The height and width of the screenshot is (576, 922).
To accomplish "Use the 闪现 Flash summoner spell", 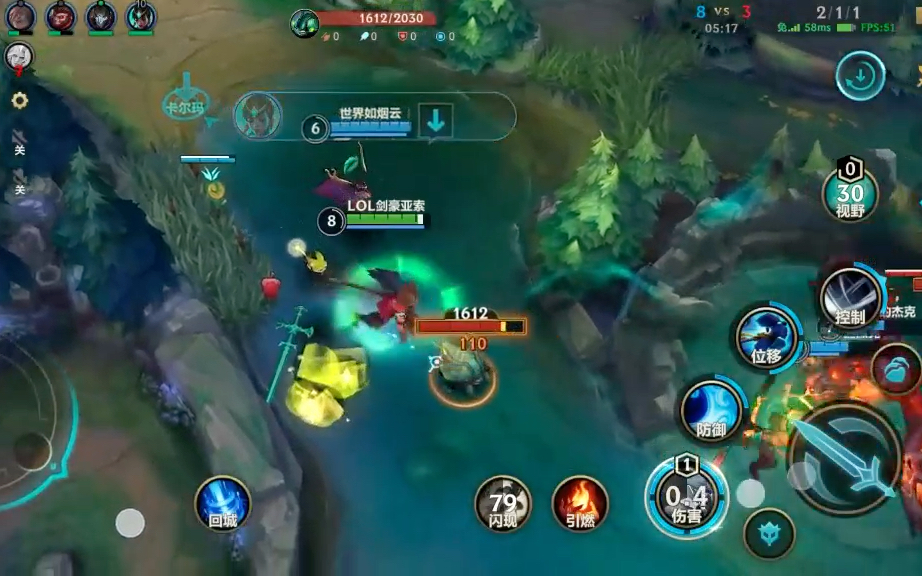I will pos(502,502).
